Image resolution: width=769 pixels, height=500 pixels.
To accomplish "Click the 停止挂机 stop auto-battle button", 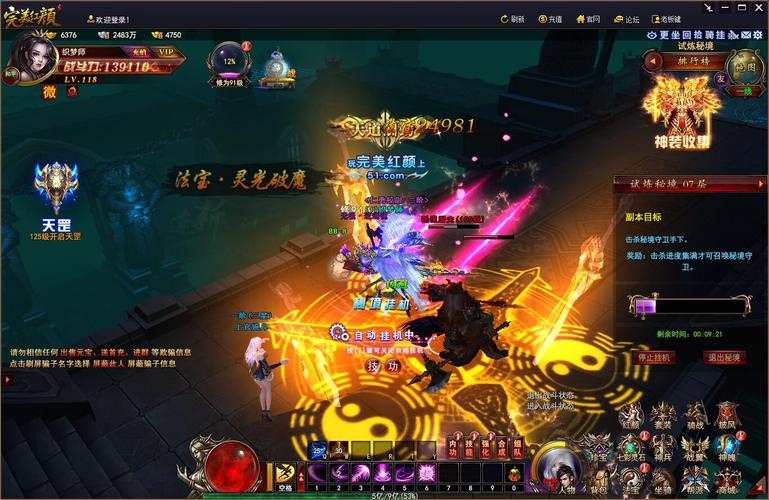I will click(x=654, y=357).
